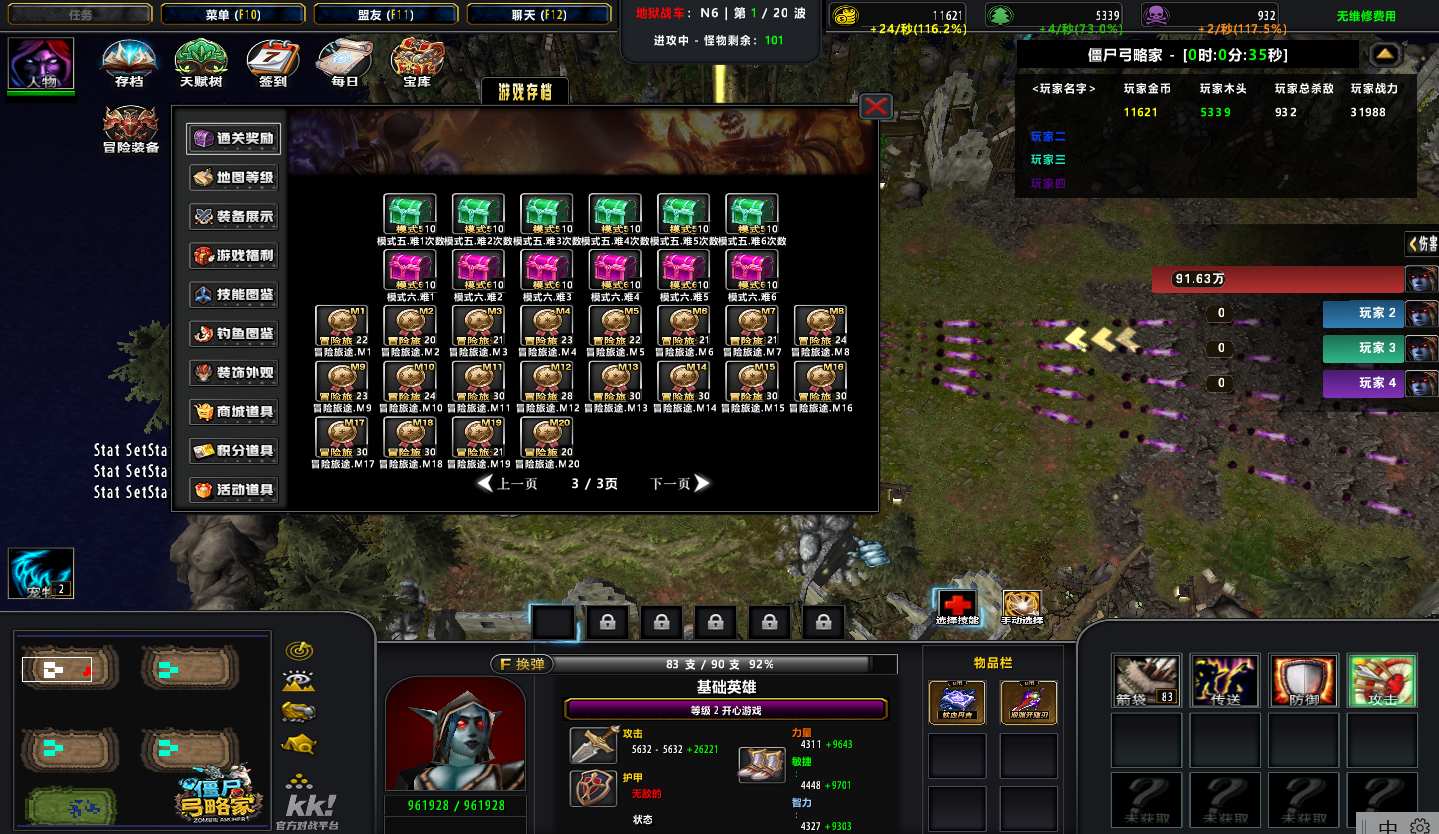Open the 钓鱼图鉴 category
The image size is (1439, 834).
click(x=233, y=334)
